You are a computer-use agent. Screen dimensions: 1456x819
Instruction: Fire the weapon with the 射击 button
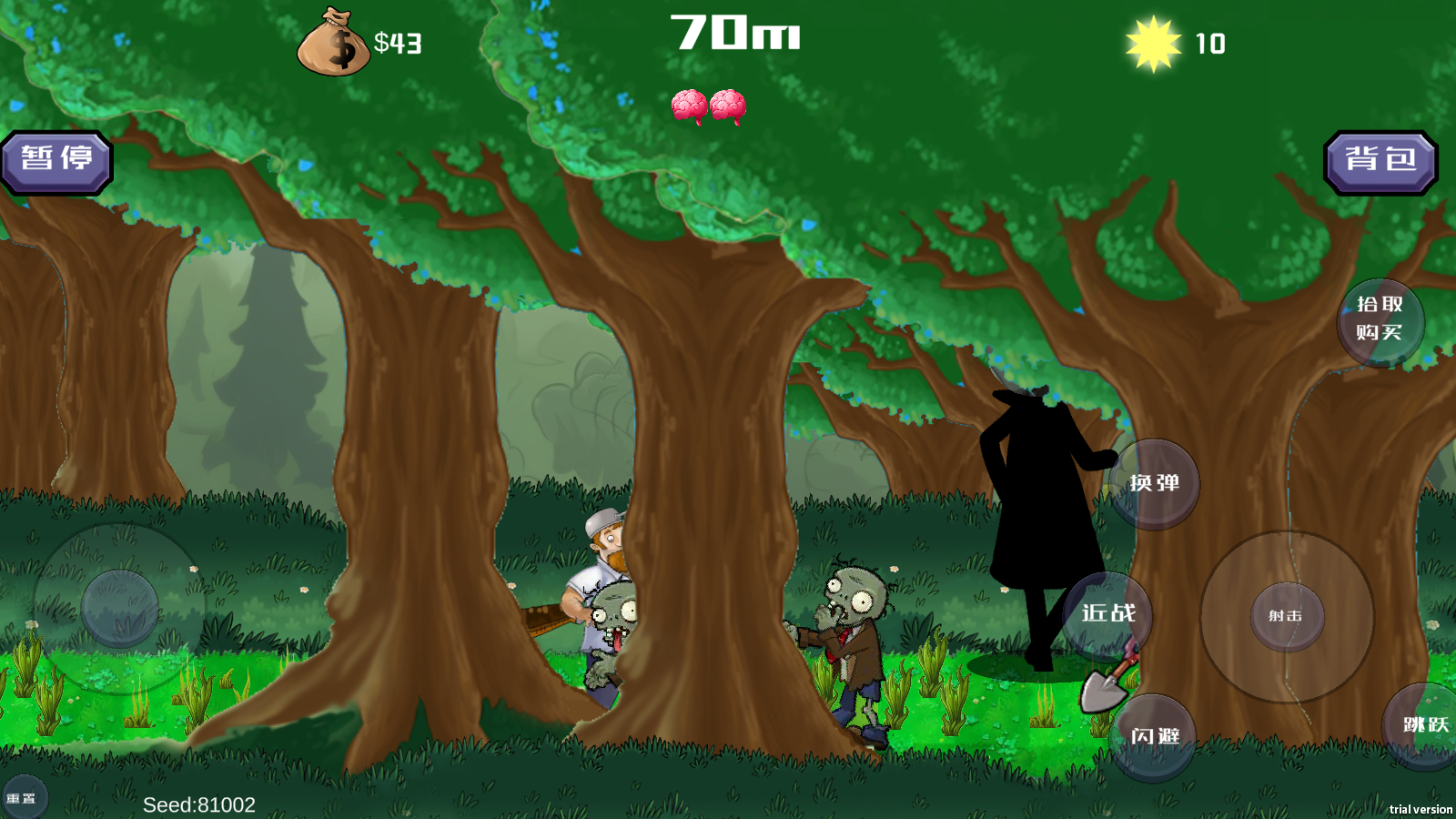1286,616
